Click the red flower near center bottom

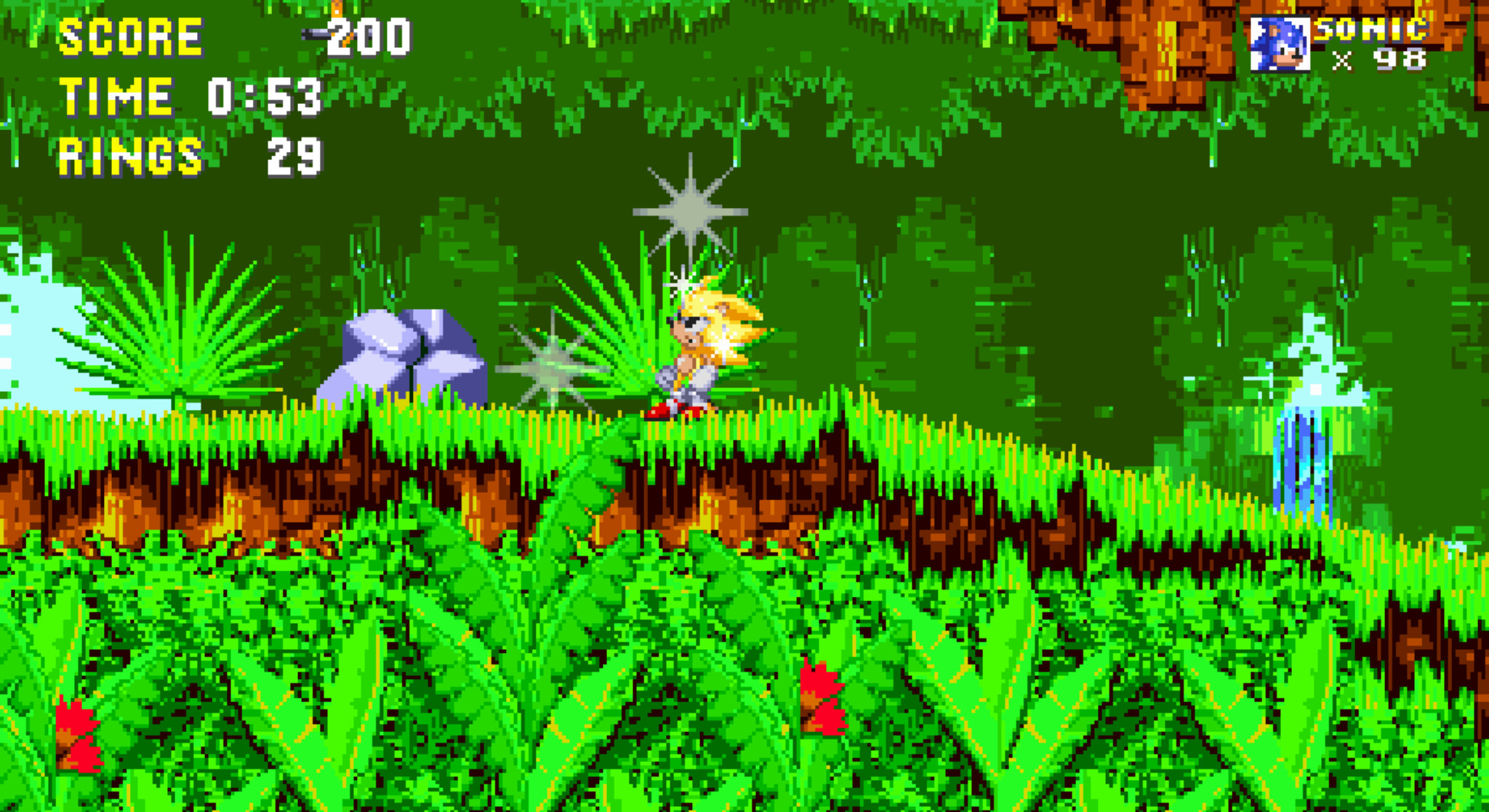(x=822, y=698)
